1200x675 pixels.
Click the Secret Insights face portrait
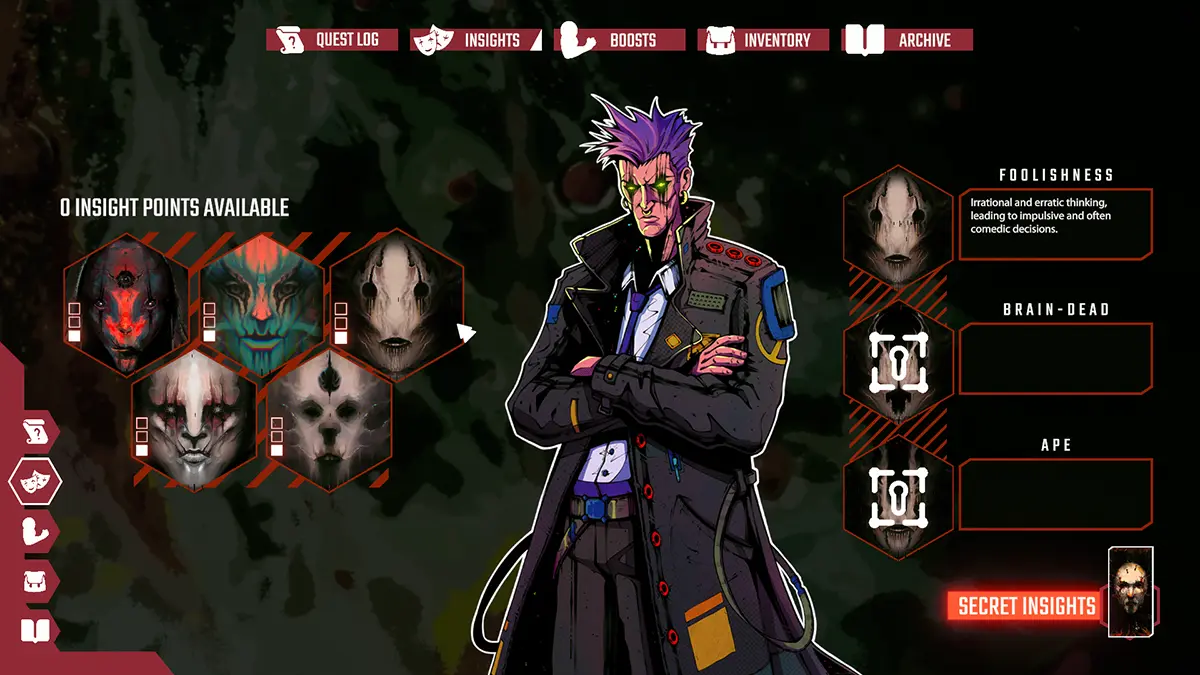coord(1131,592)
